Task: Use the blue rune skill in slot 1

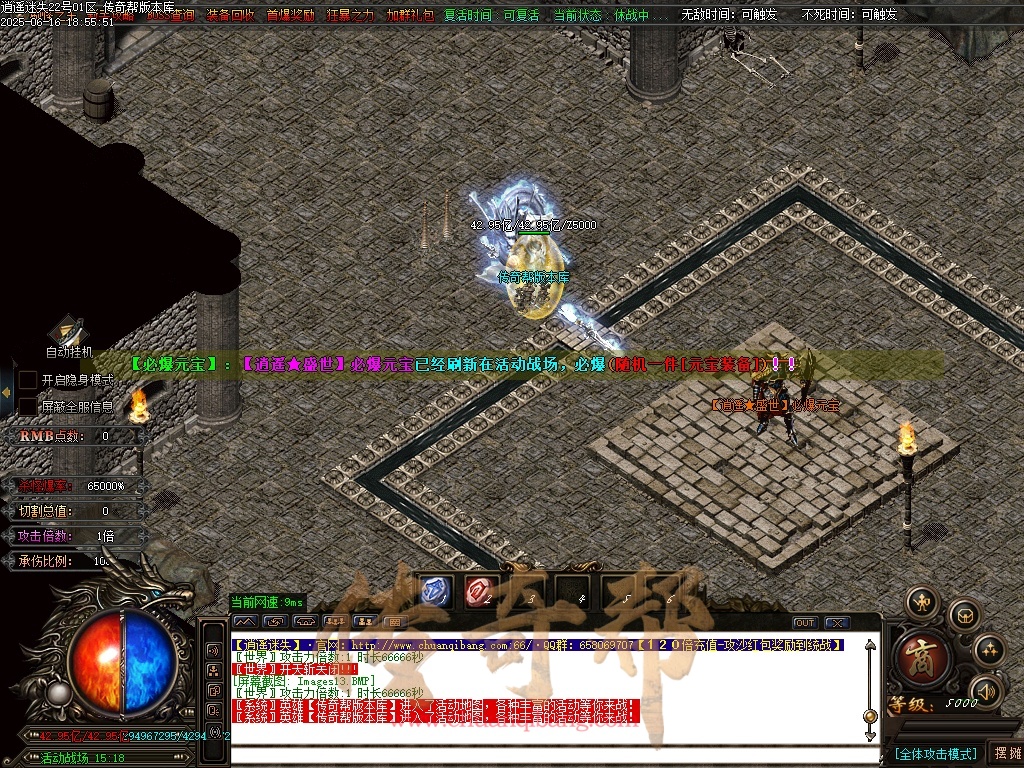Action: (438, 591)
